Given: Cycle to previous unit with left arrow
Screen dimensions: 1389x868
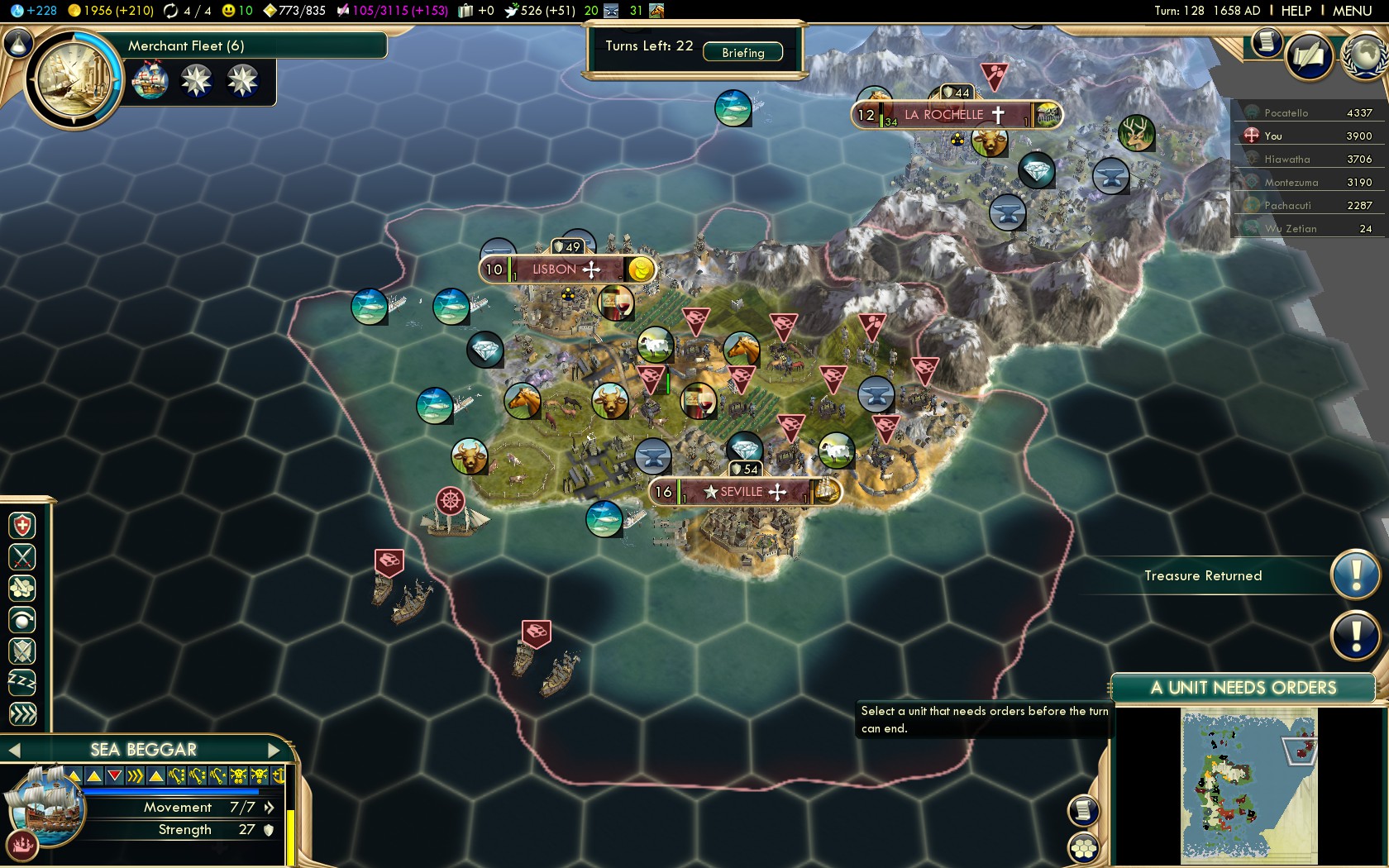Looking at the screenshot, I should (14, 750).
